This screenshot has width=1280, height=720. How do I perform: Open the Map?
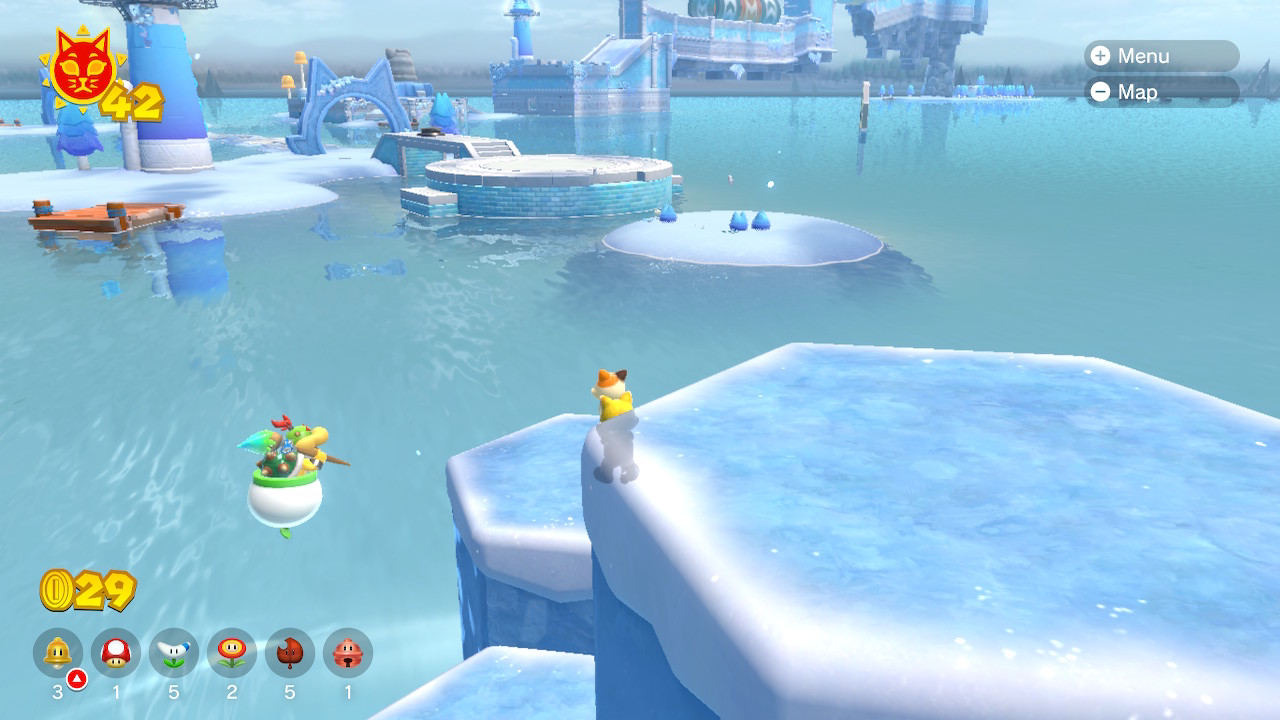pos(1160,92)
